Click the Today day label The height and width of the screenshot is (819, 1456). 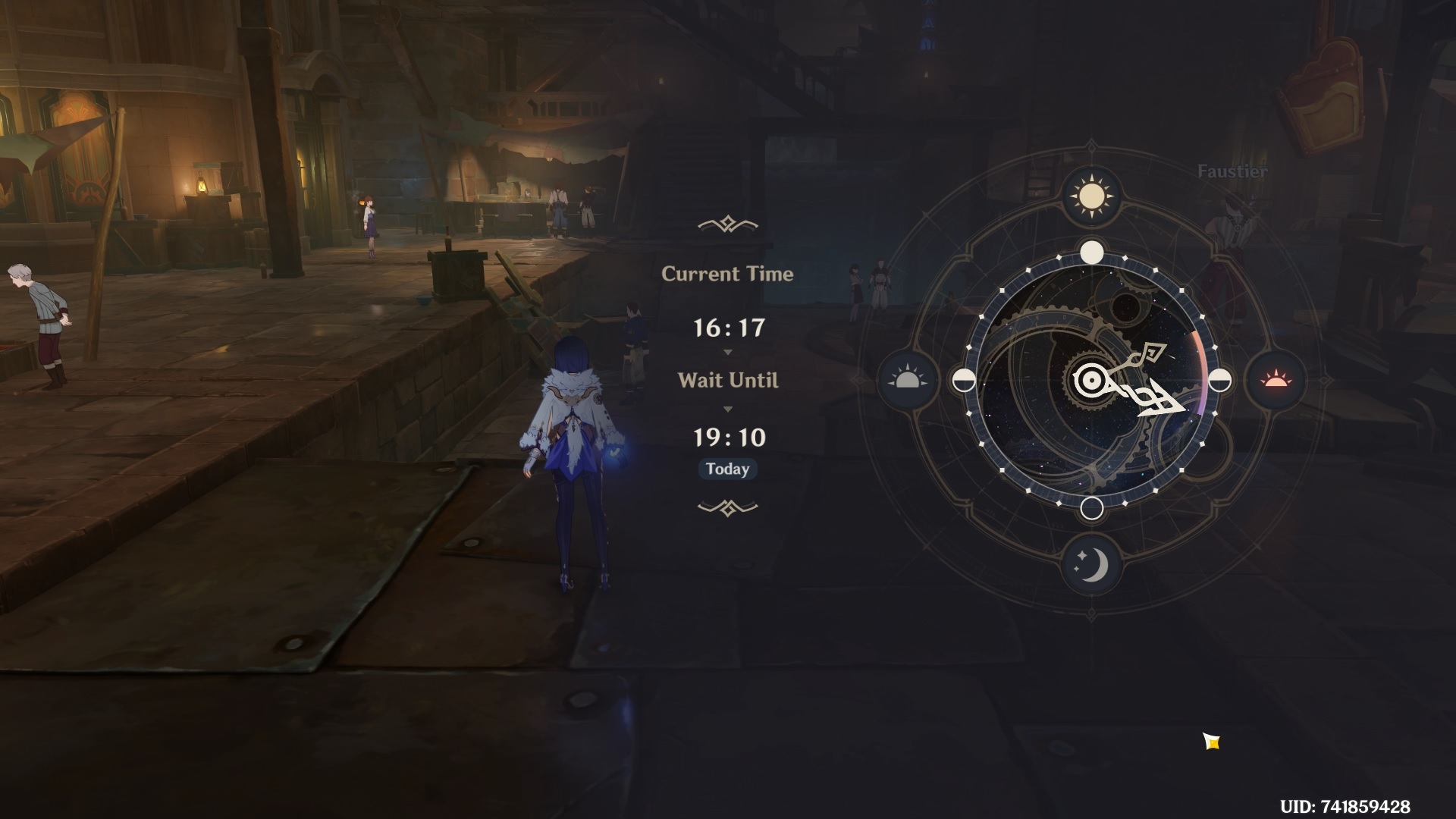tap(727, 469)
